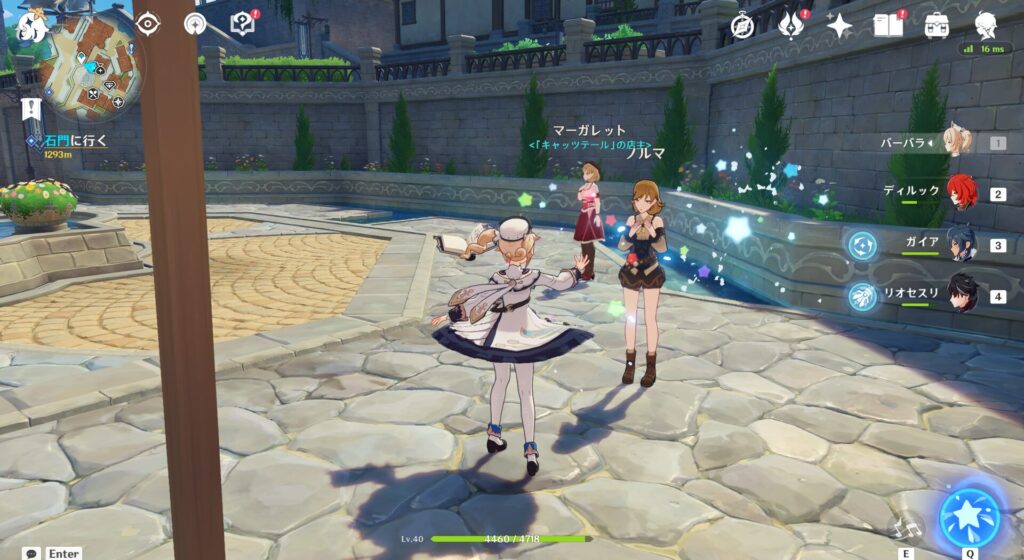Image resolution: width=1024 pixels, height=560 pixels.
Task: Open the Paimon main menu
Action: click(33, 23)
